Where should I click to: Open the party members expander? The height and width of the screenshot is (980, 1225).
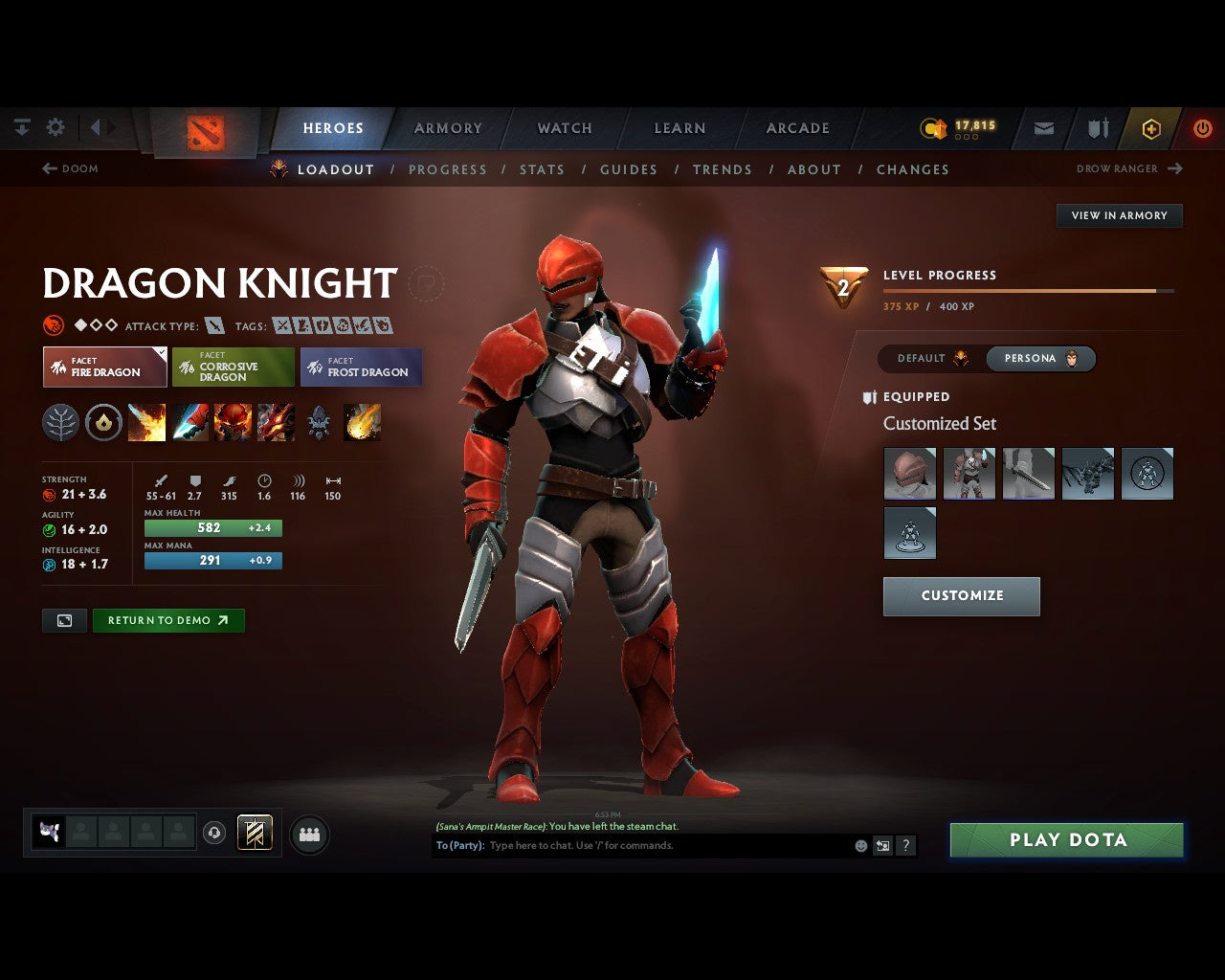click(x=308, y=834)
